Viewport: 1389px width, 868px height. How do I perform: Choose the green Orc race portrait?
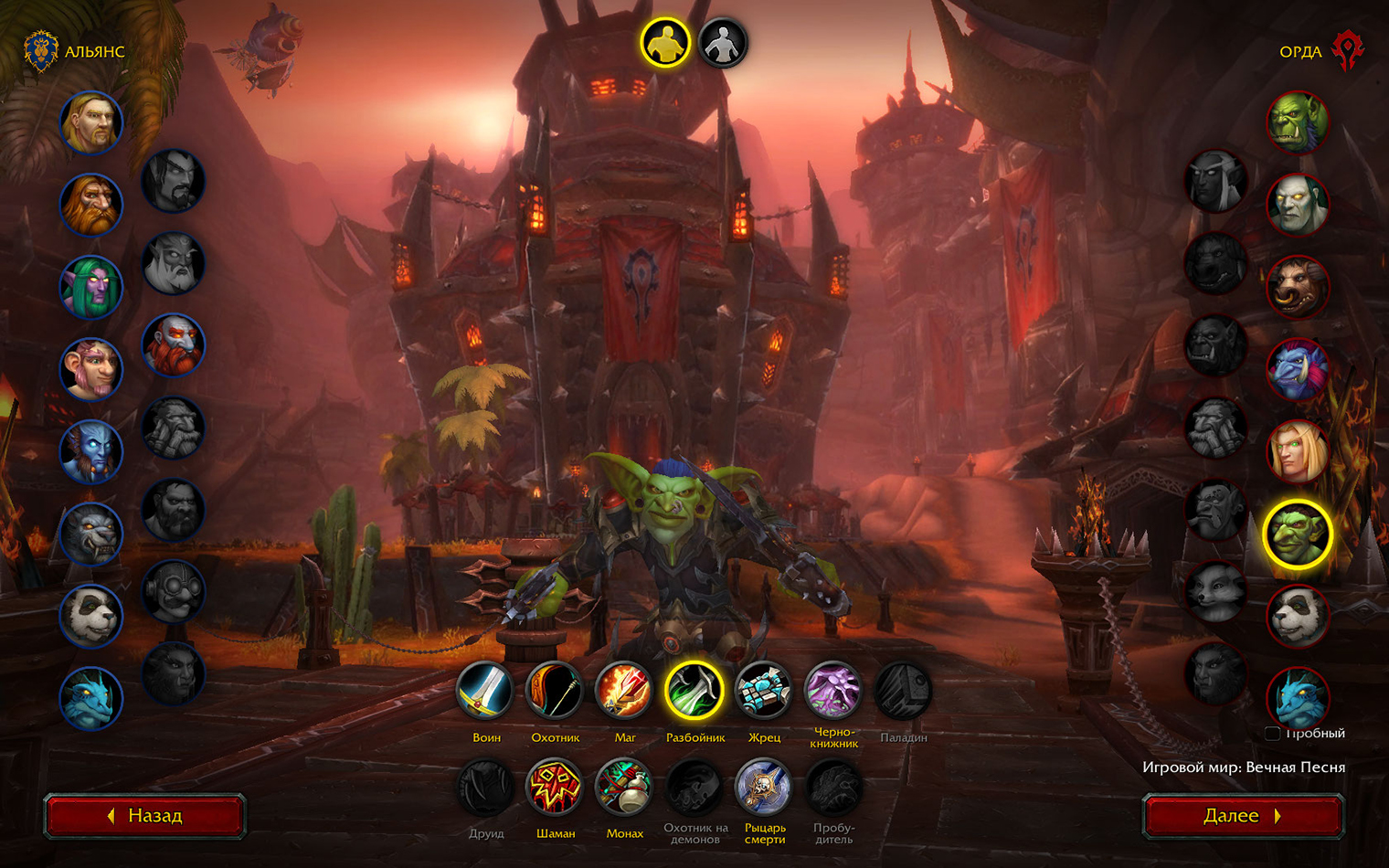point(1298,122)
